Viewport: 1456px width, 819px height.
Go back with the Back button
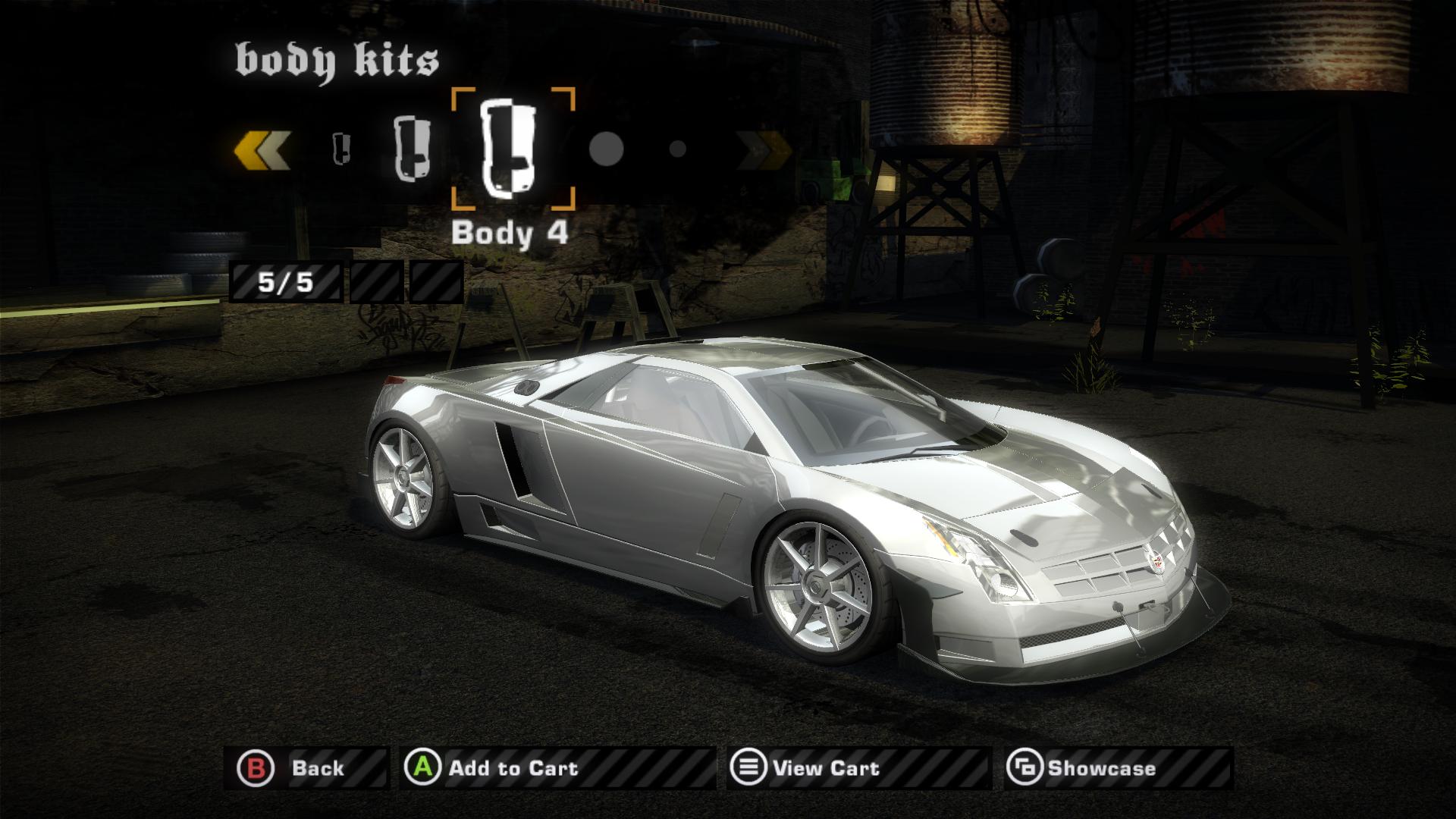[306, 768]
